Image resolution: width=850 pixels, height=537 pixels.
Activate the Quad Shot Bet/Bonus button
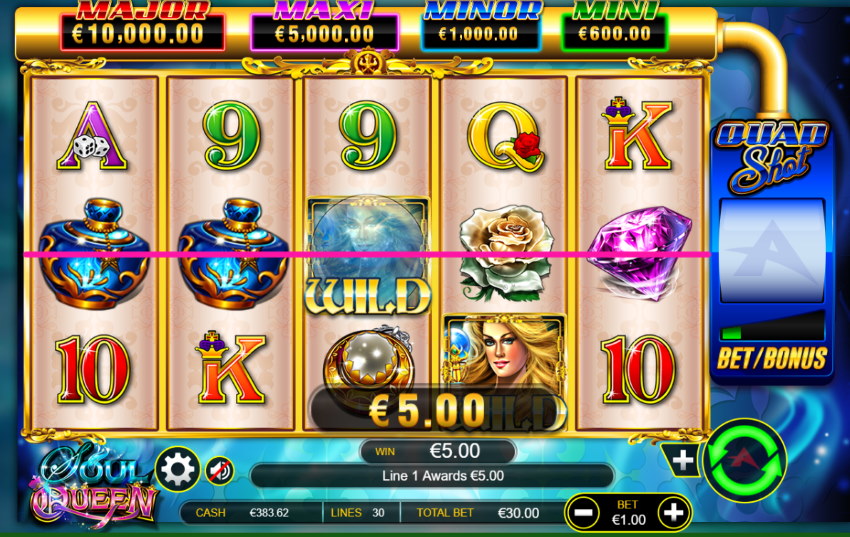pyautogui.click(x=771, y=358)
